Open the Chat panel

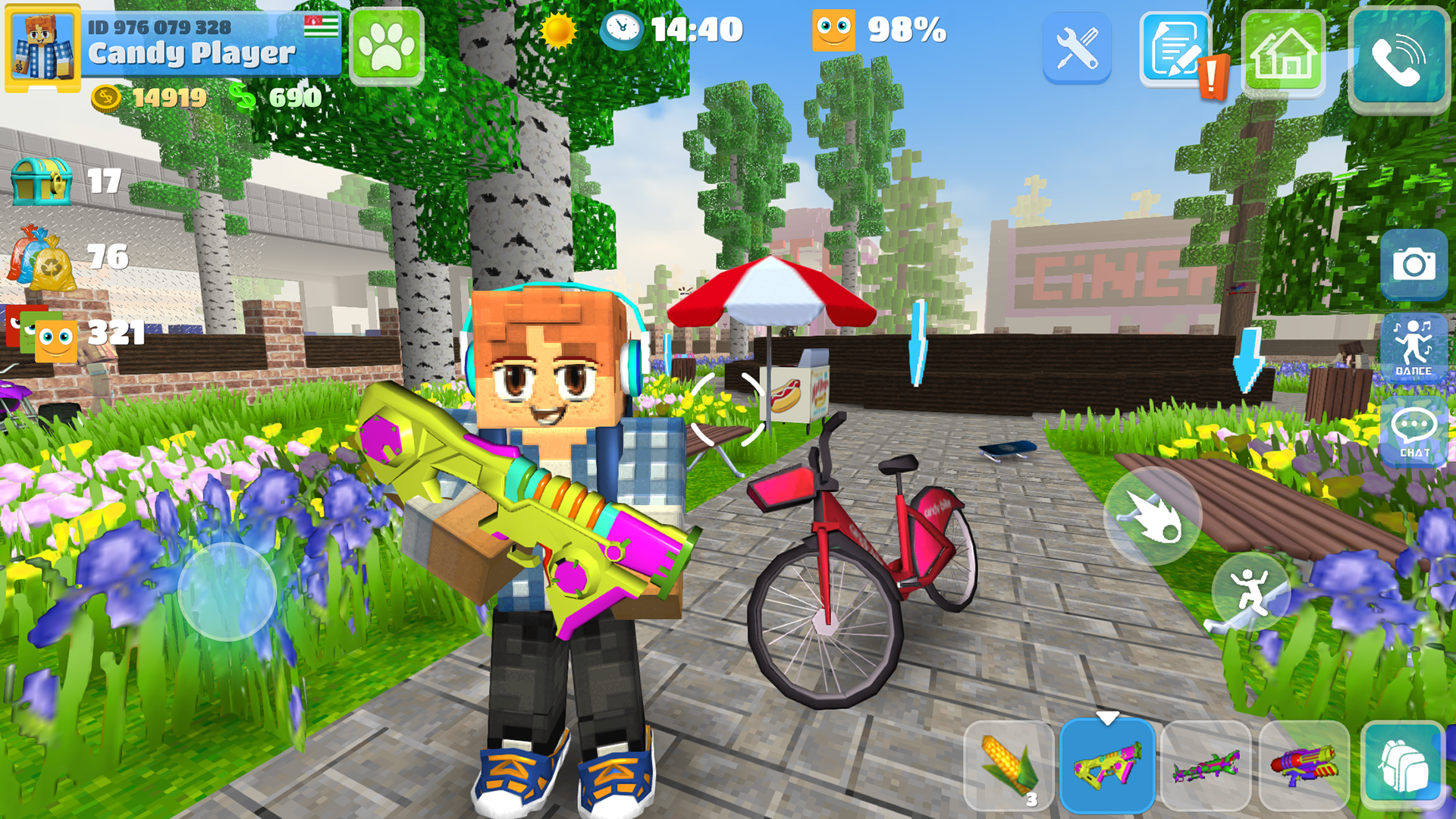(1414, 432)
